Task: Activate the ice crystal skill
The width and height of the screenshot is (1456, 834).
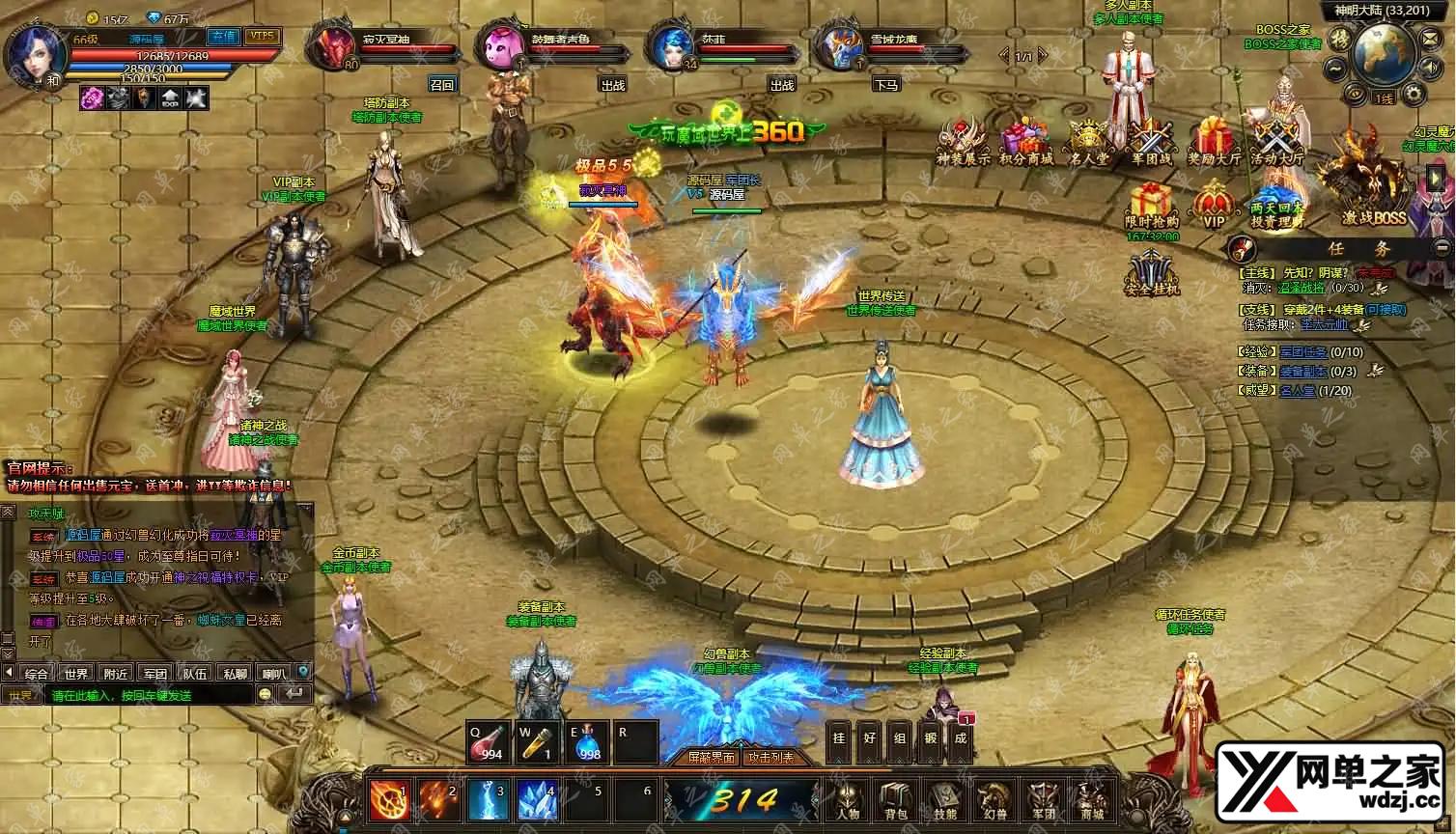Action: click(537, 800)
